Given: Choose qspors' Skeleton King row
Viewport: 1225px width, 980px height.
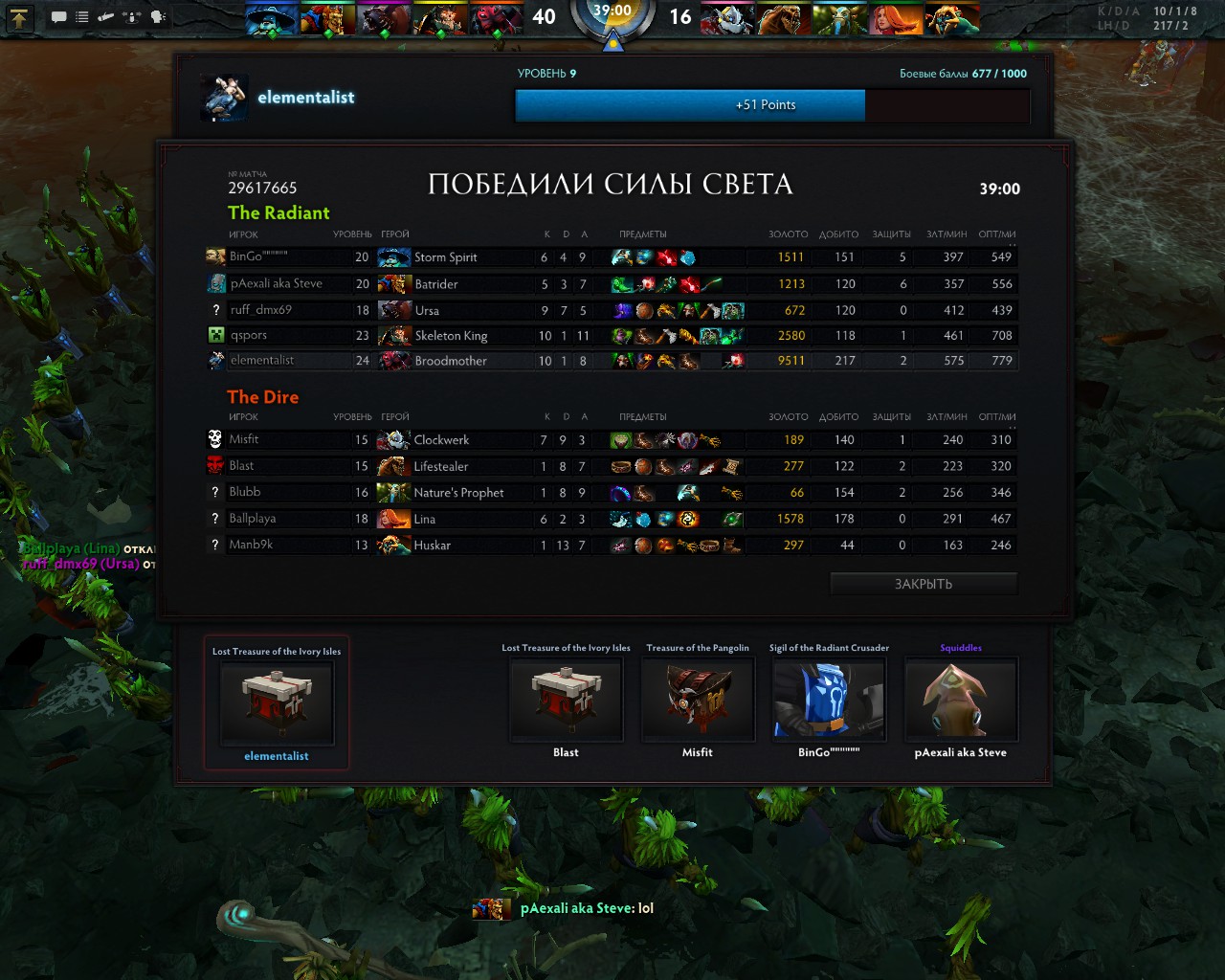Looking at the screenshot, I should coord(612,336).
